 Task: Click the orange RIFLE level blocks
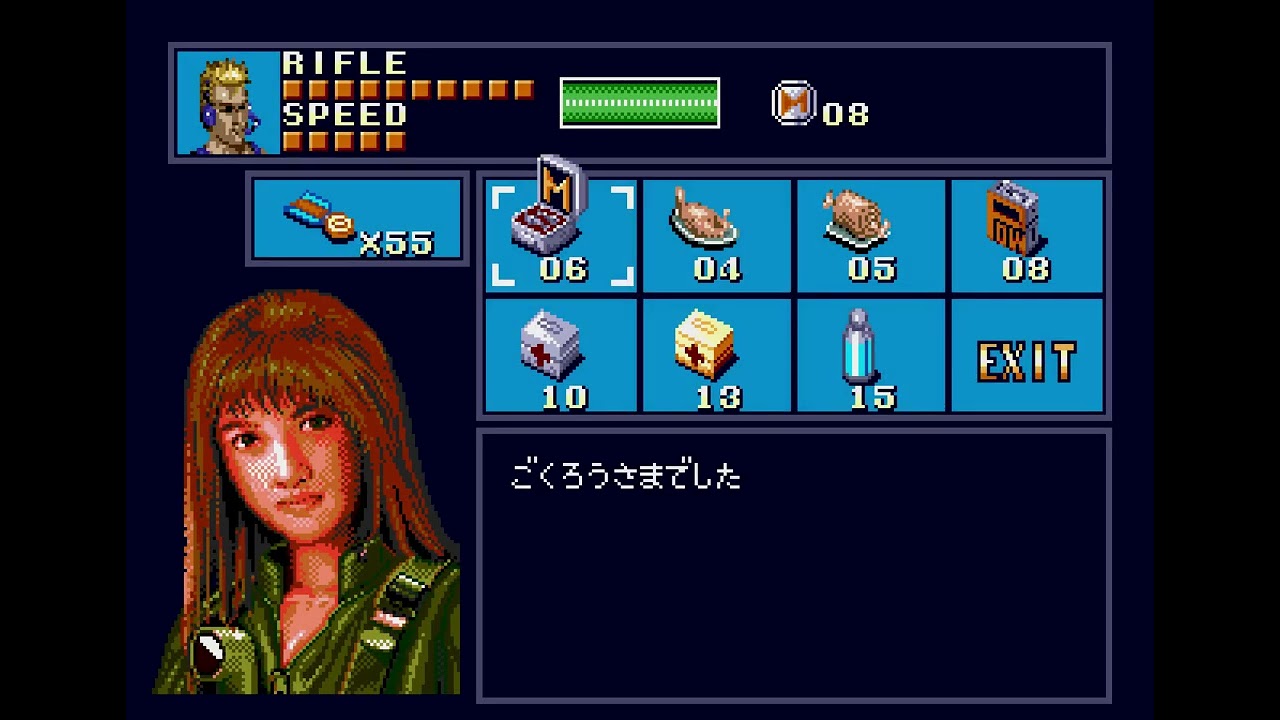click(410, 89)
